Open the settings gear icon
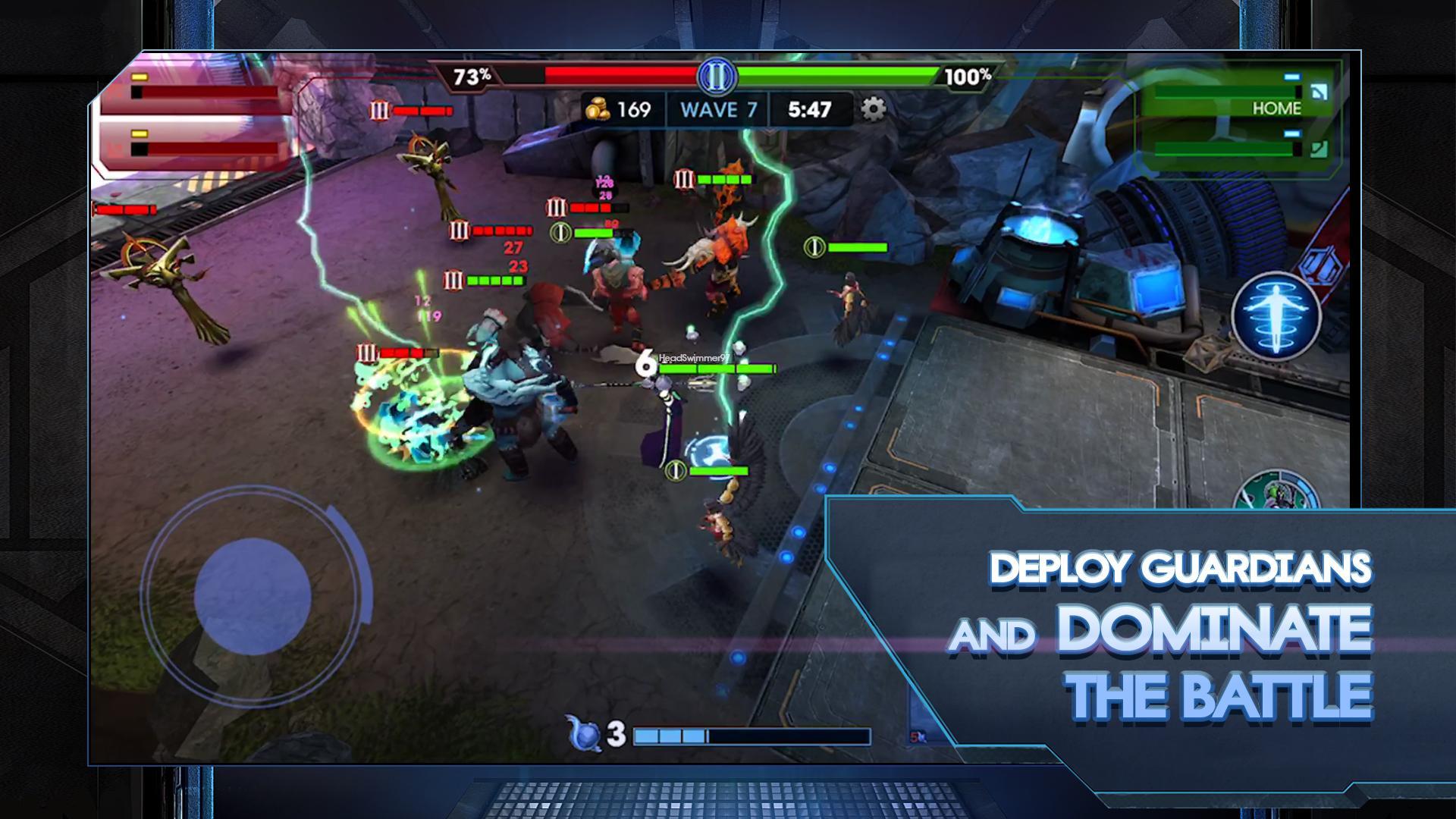Image resolution: width=1456 pixels, height=819 pixels. click(x=875, y=109)
